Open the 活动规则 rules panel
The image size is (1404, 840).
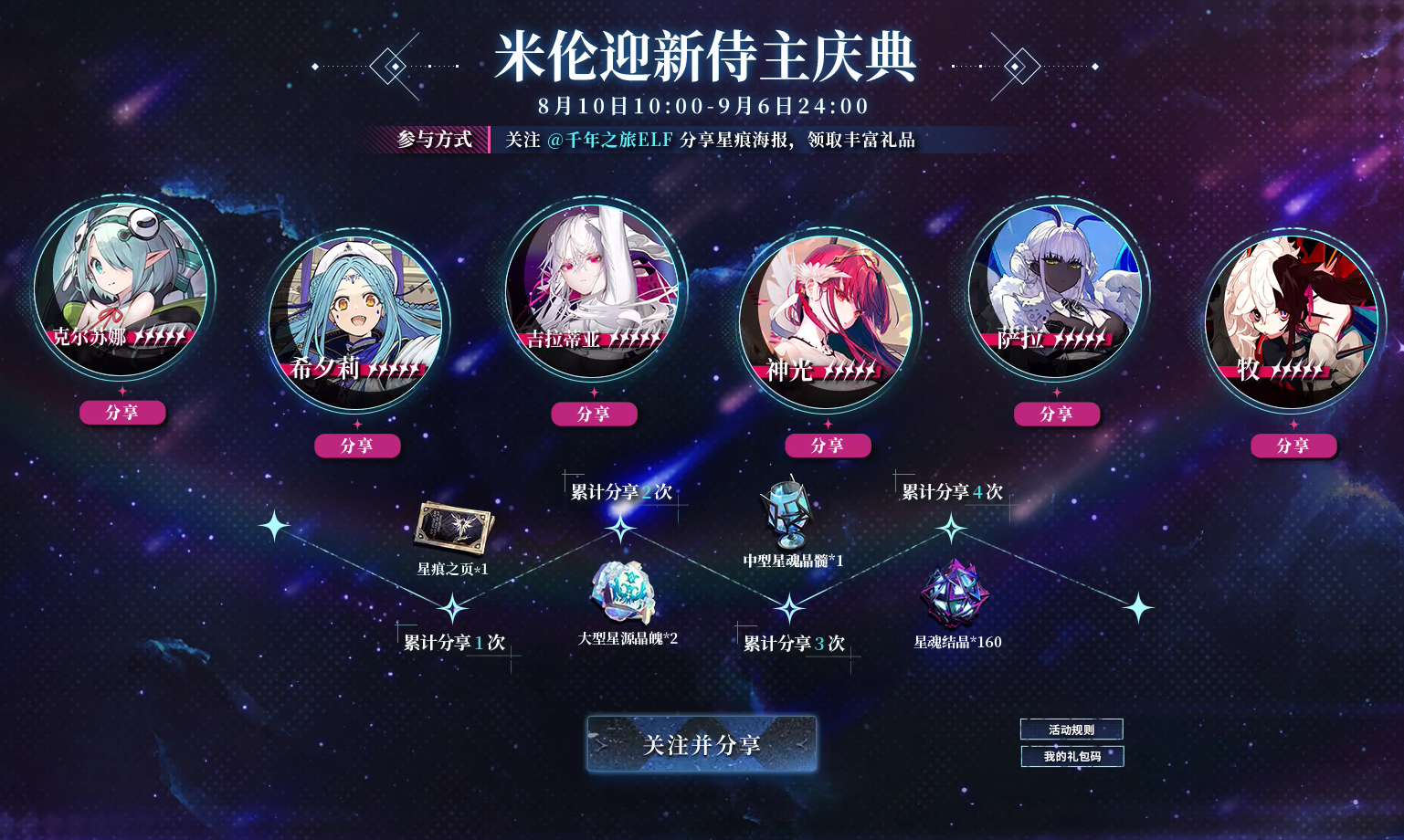[x=1071, y=729]
